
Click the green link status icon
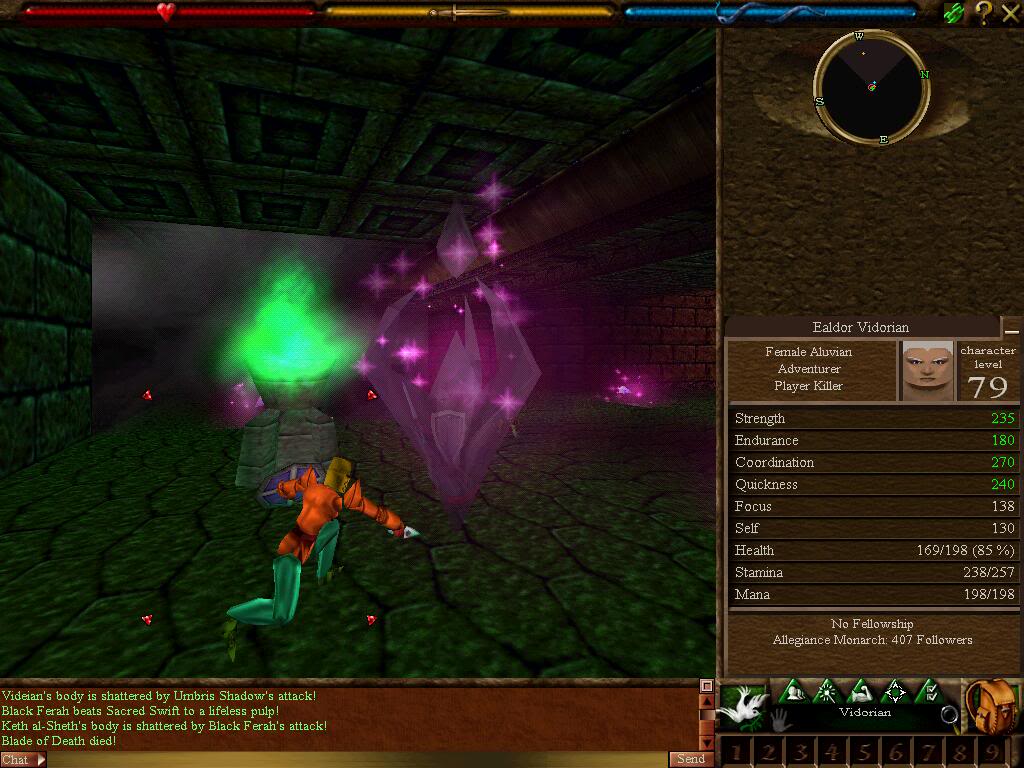tap(954, 12)
